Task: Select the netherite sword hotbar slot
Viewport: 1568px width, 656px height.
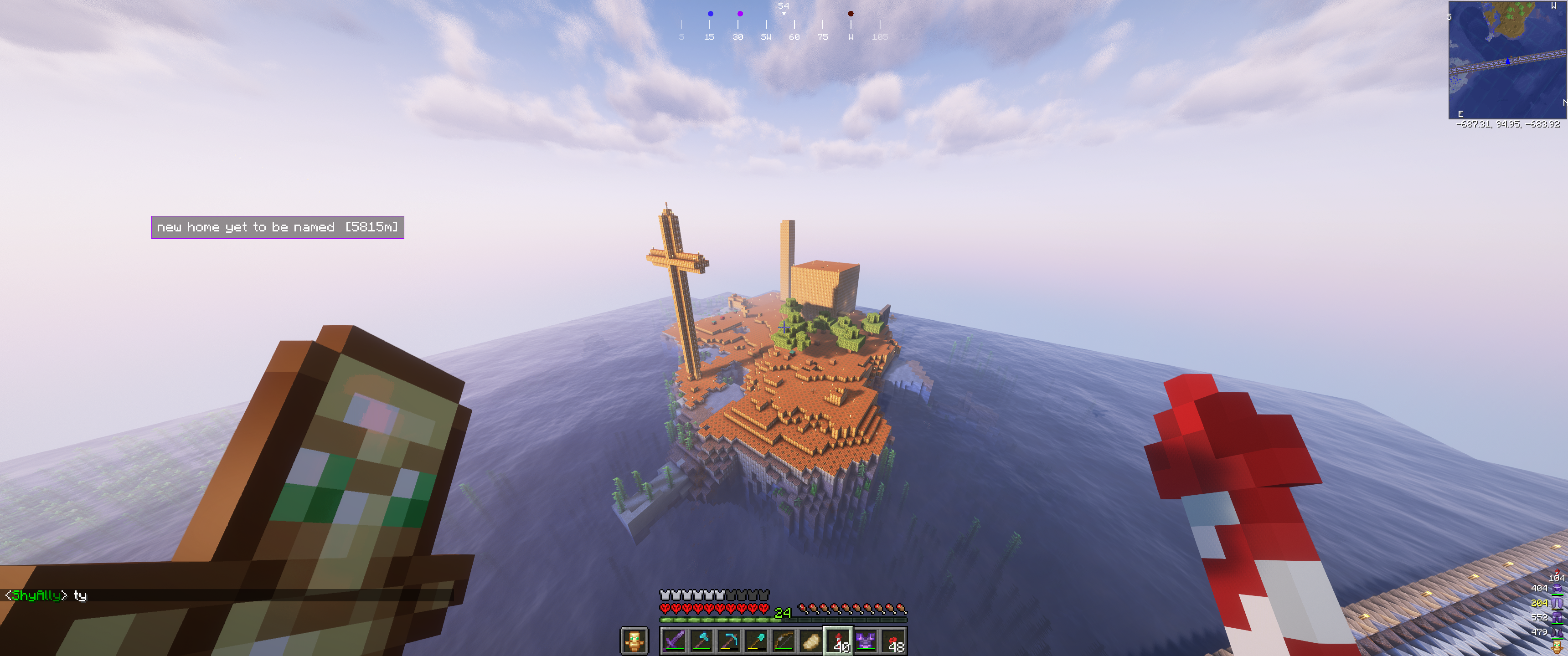Action: pyautogui.click(x=675, y=641)
